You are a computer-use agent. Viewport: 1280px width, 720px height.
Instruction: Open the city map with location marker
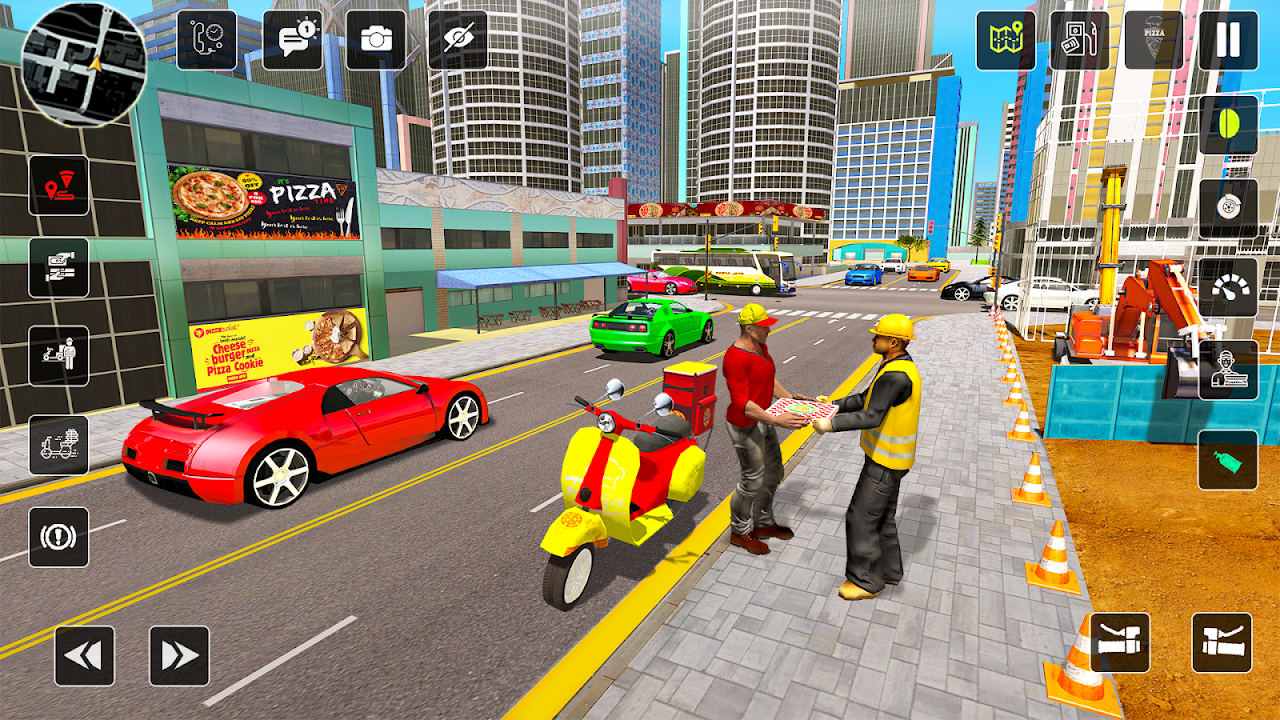tap(1003, 40)
